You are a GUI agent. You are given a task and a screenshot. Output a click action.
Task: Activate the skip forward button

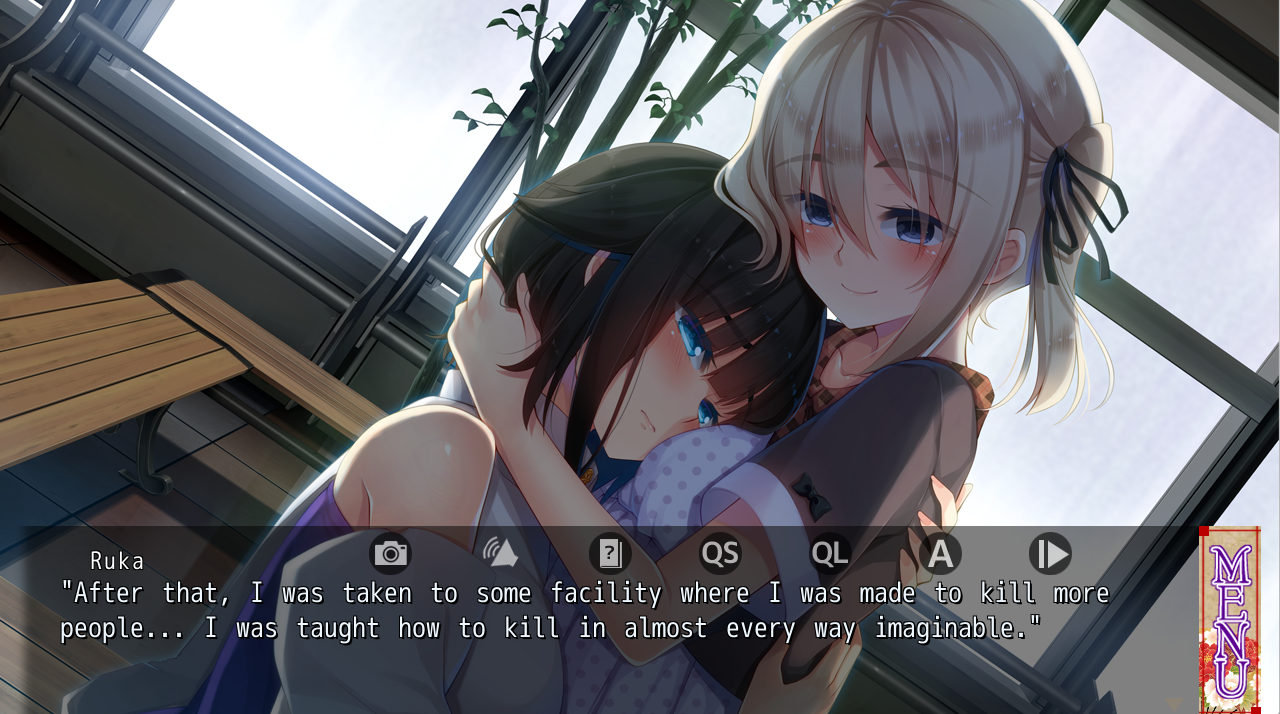(x=1050, y=553)
